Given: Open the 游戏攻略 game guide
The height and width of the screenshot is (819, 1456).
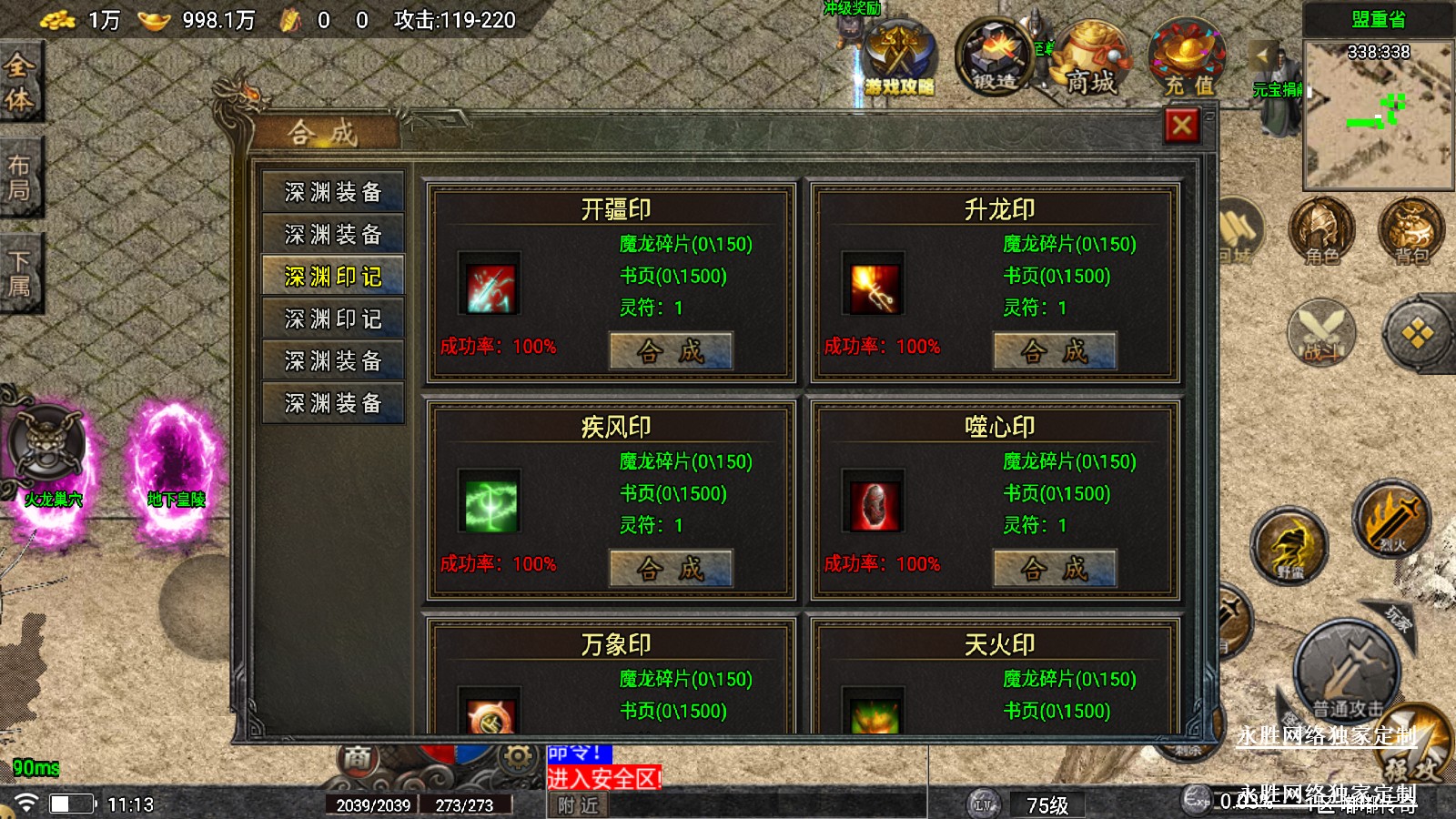Looking at the screenshot, I should click(899, 62).
